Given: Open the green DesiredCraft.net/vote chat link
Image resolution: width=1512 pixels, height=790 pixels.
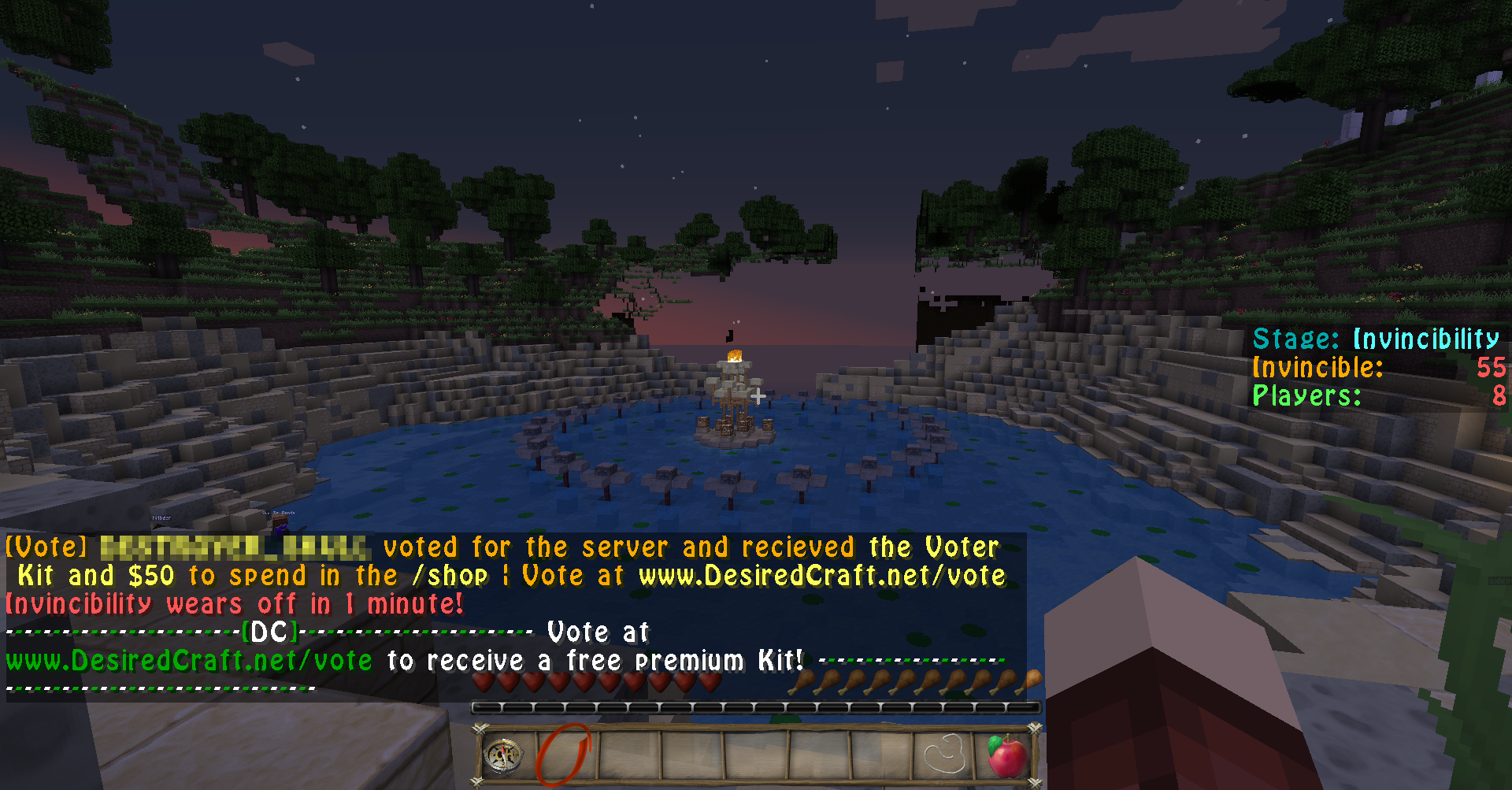Looking at the screenshot, I should (189, 660).
